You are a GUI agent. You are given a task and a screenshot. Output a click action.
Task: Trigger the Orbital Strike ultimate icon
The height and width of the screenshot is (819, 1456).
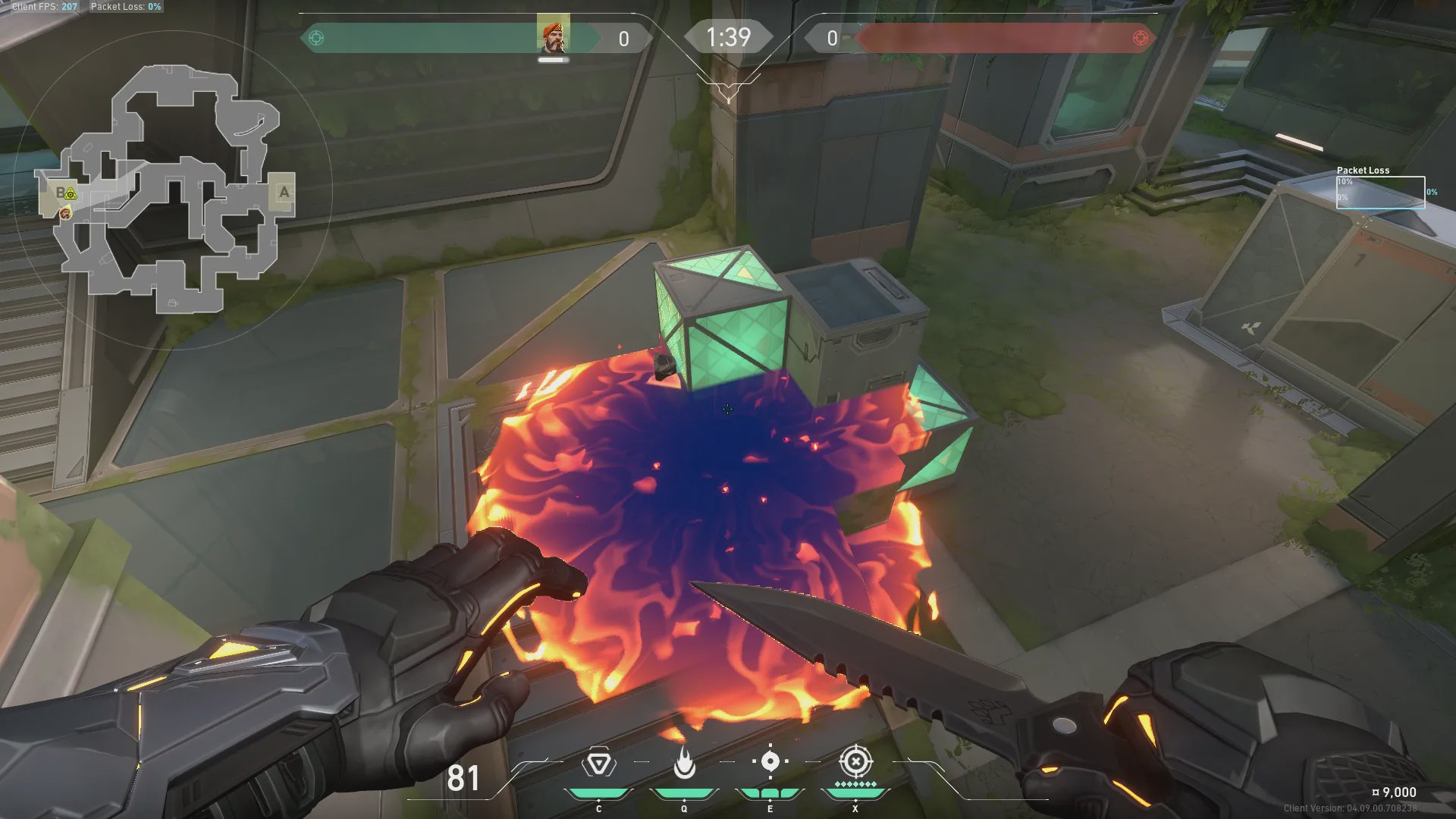(x=855, y=761)
